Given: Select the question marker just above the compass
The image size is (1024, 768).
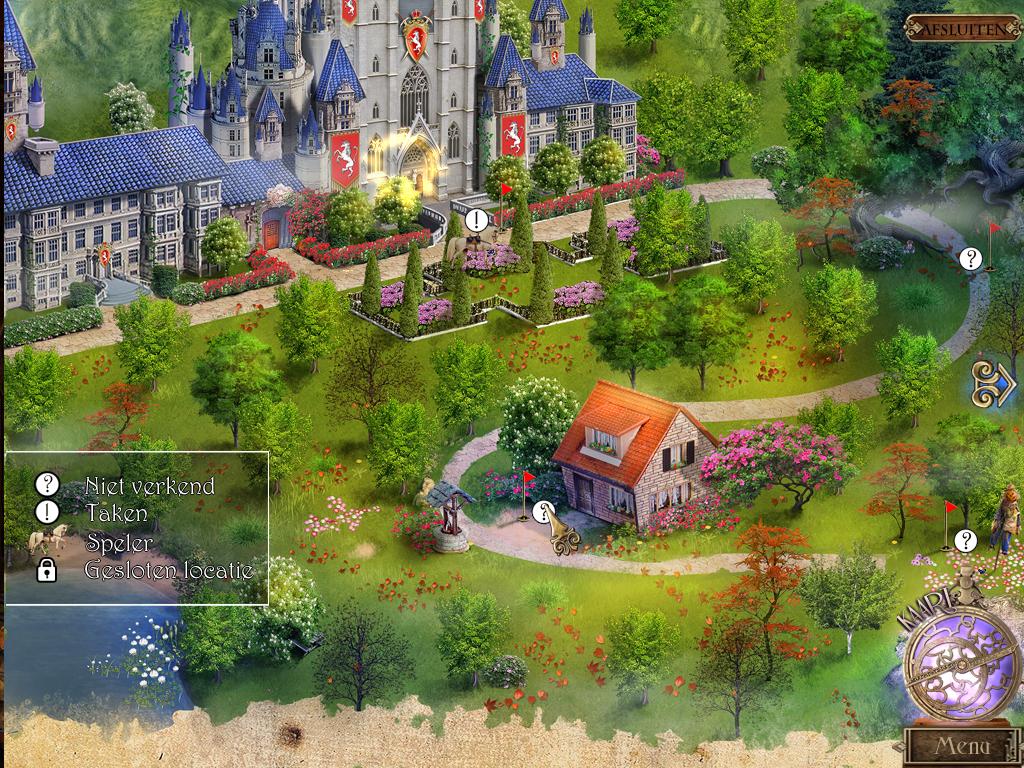Looking at the screenshot, I should tap(965, 541).
